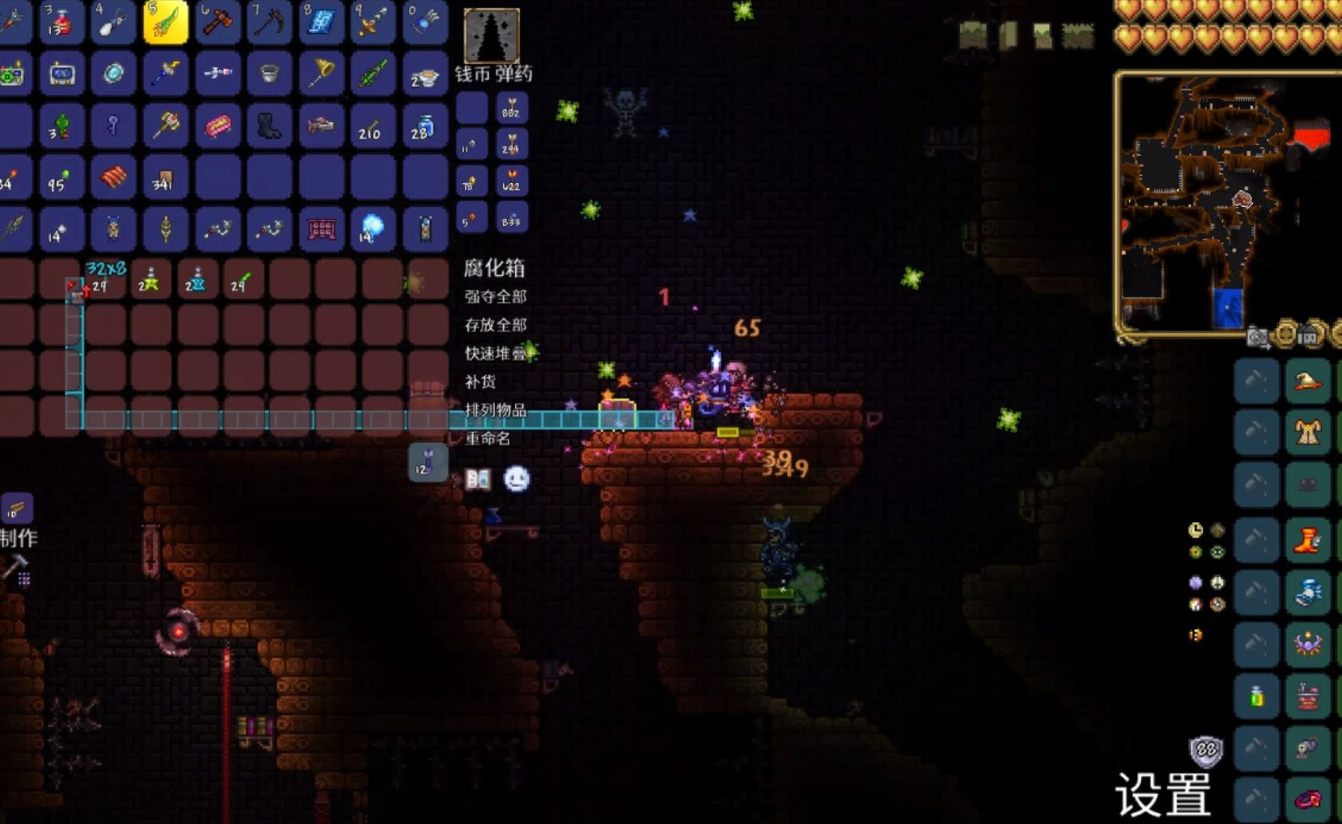This screenshot has width=1342, height=824.
Task: Open the tree-silhouette housing banner icon
Action: click(x=492, y=35)
